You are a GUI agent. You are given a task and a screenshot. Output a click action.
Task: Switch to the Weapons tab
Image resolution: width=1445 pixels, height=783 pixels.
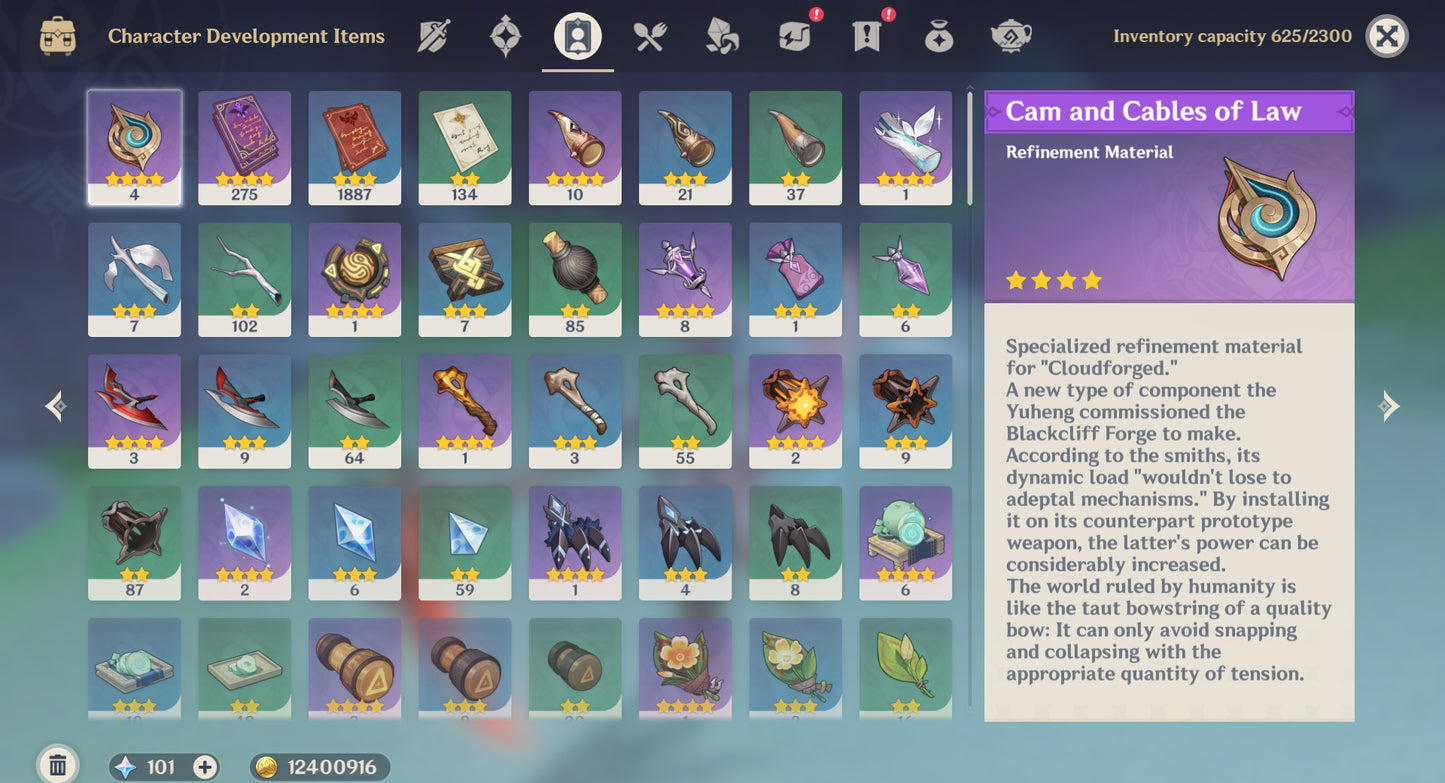[x=433, y=37]
